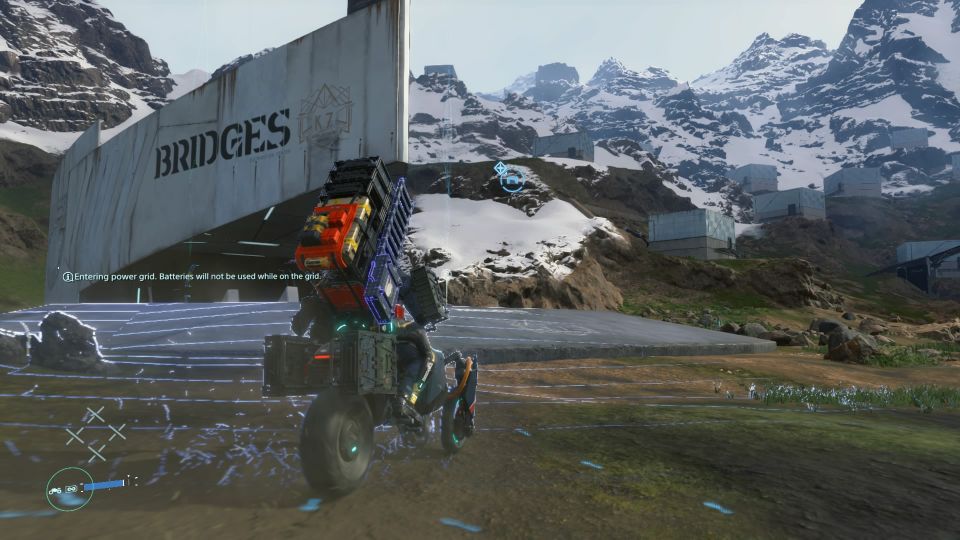Screen dimensions: 960x540
Task: Select the four-cross directional item selector
Action: pos(96,433)
